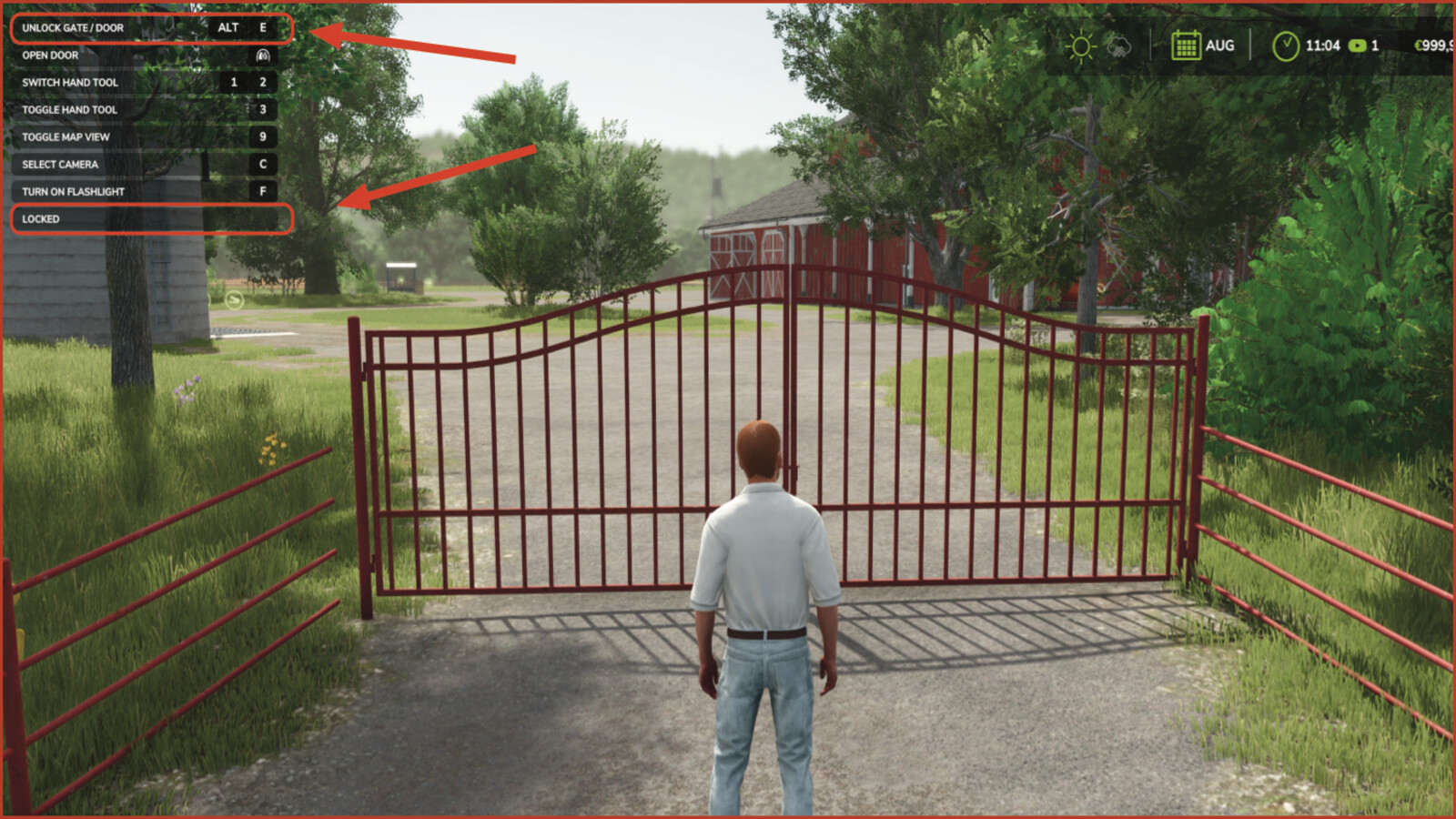Click the green circle icon near the silo
The image size is (1456, 819).
[235, 298]
